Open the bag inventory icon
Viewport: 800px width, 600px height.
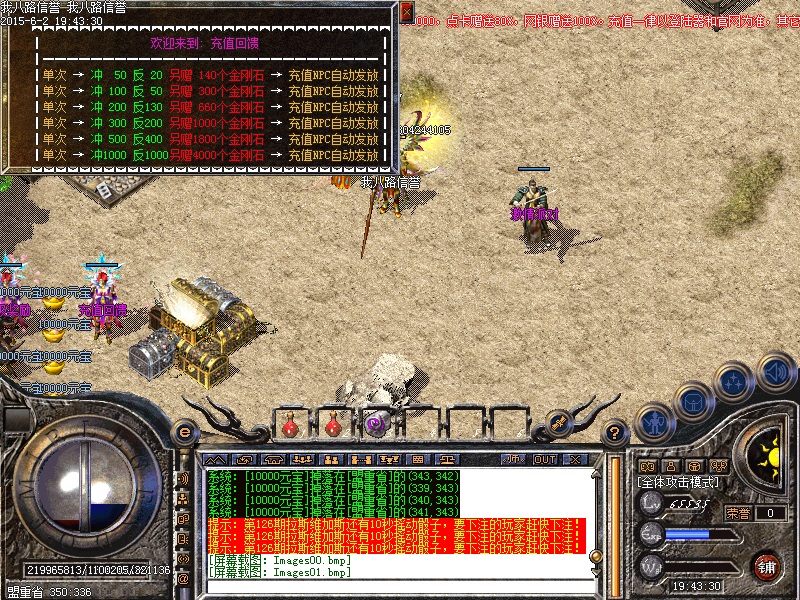pyautogui.click(x=692, y=402)
